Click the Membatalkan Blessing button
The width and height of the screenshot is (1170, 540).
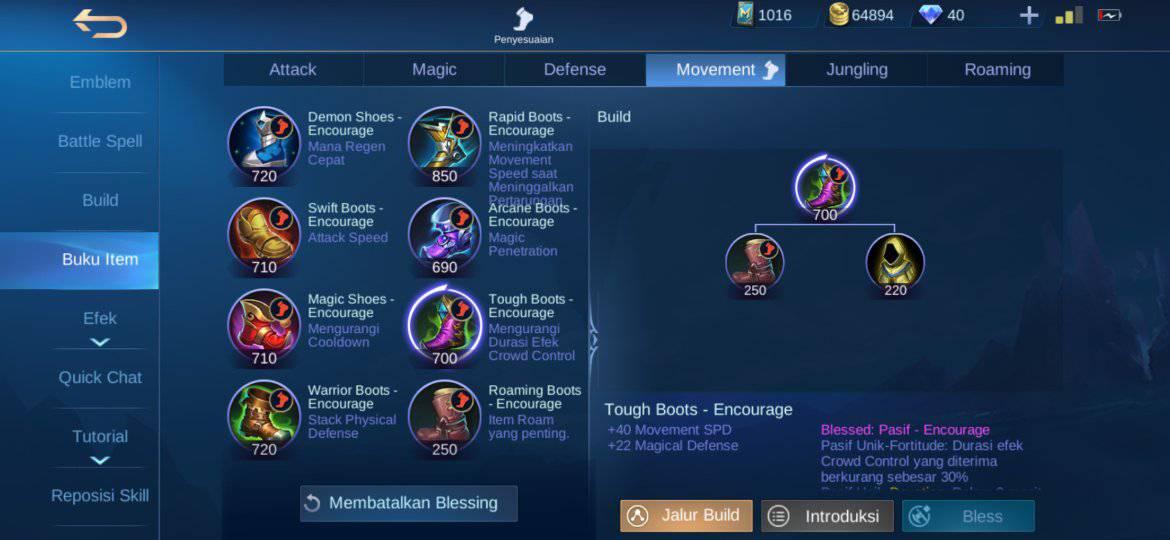(x=409, y=503)
